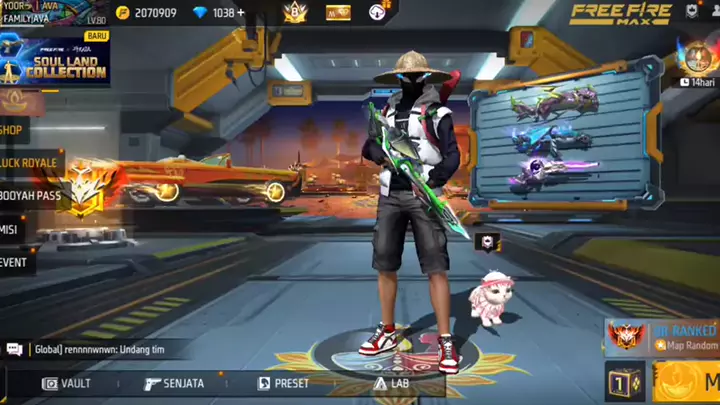
Task: Open the Vault
Action: (67, 383)
